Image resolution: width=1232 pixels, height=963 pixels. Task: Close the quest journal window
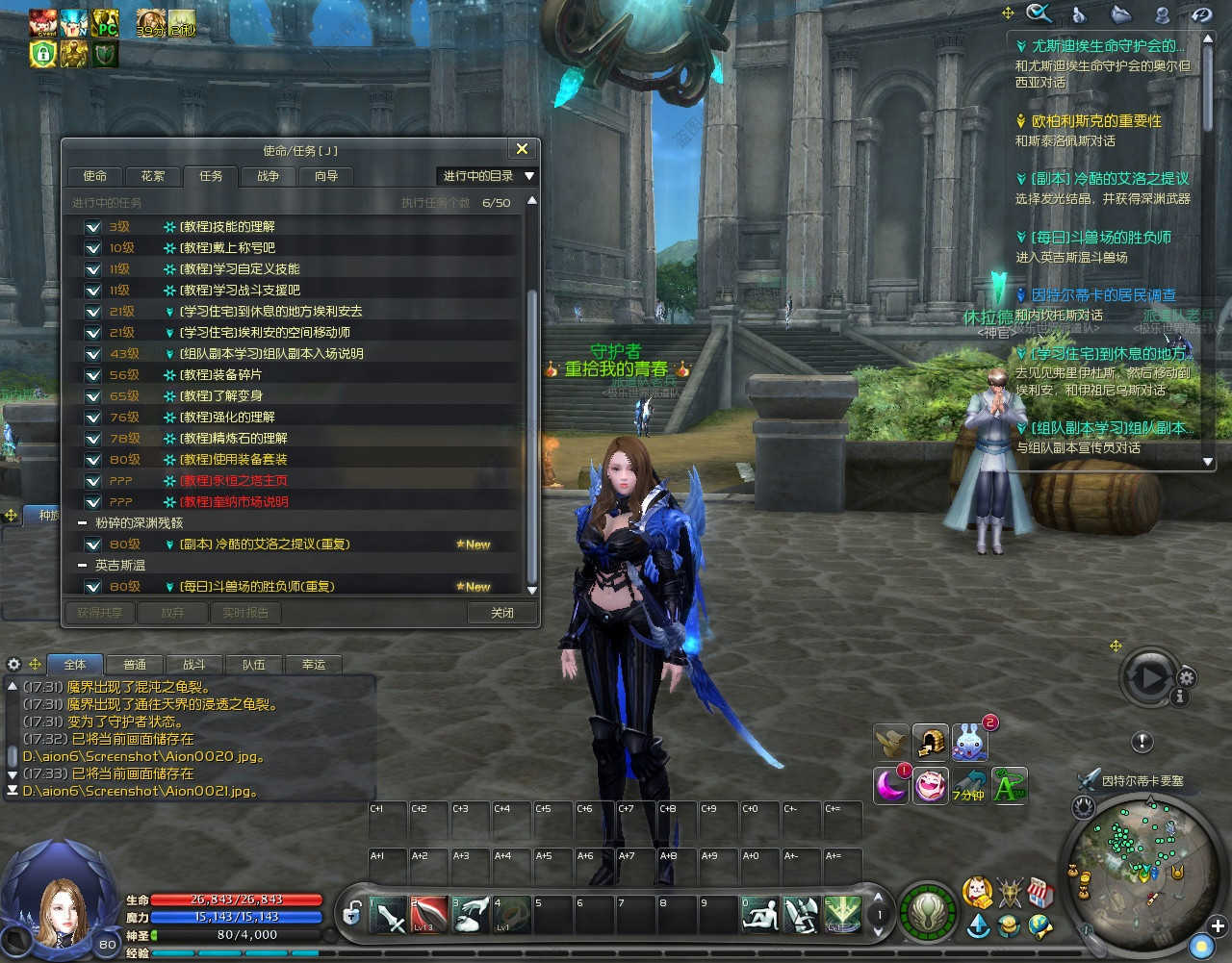pos(522,149)
